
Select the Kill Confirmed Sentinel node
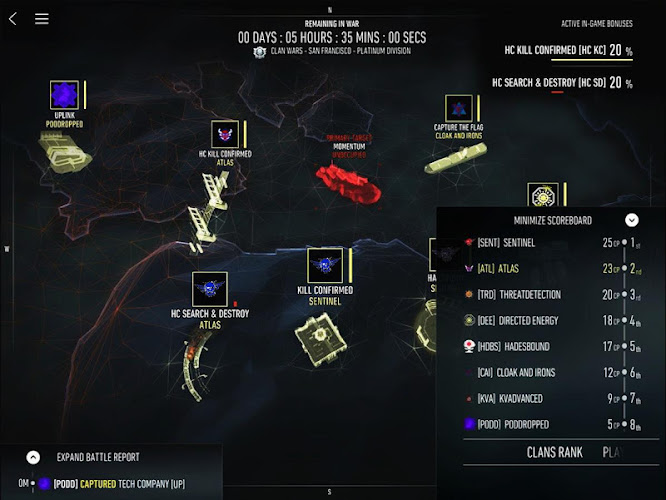[325, 265]
